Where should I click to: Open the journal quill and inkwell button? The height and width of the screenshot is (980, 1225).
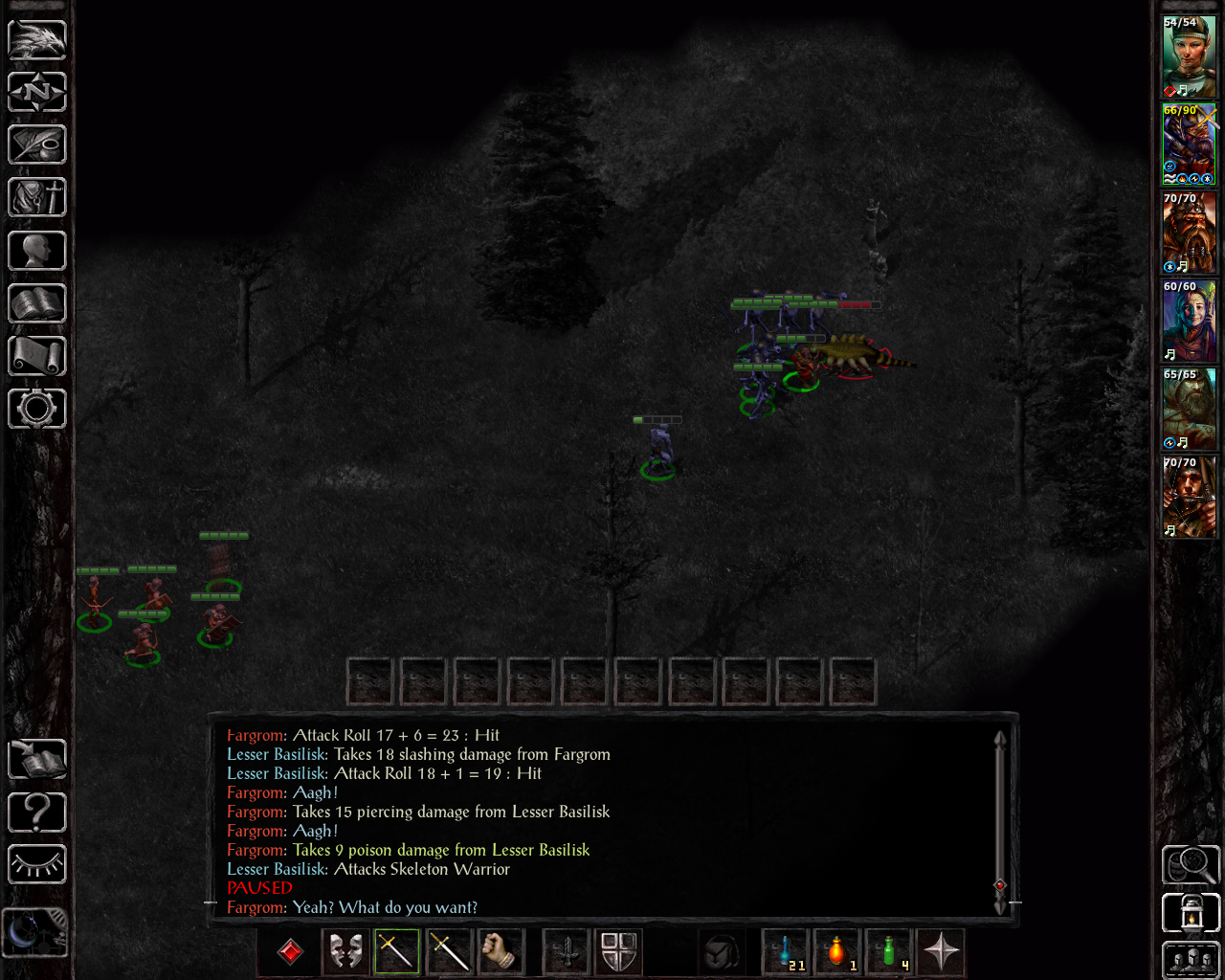pos(37,145)
